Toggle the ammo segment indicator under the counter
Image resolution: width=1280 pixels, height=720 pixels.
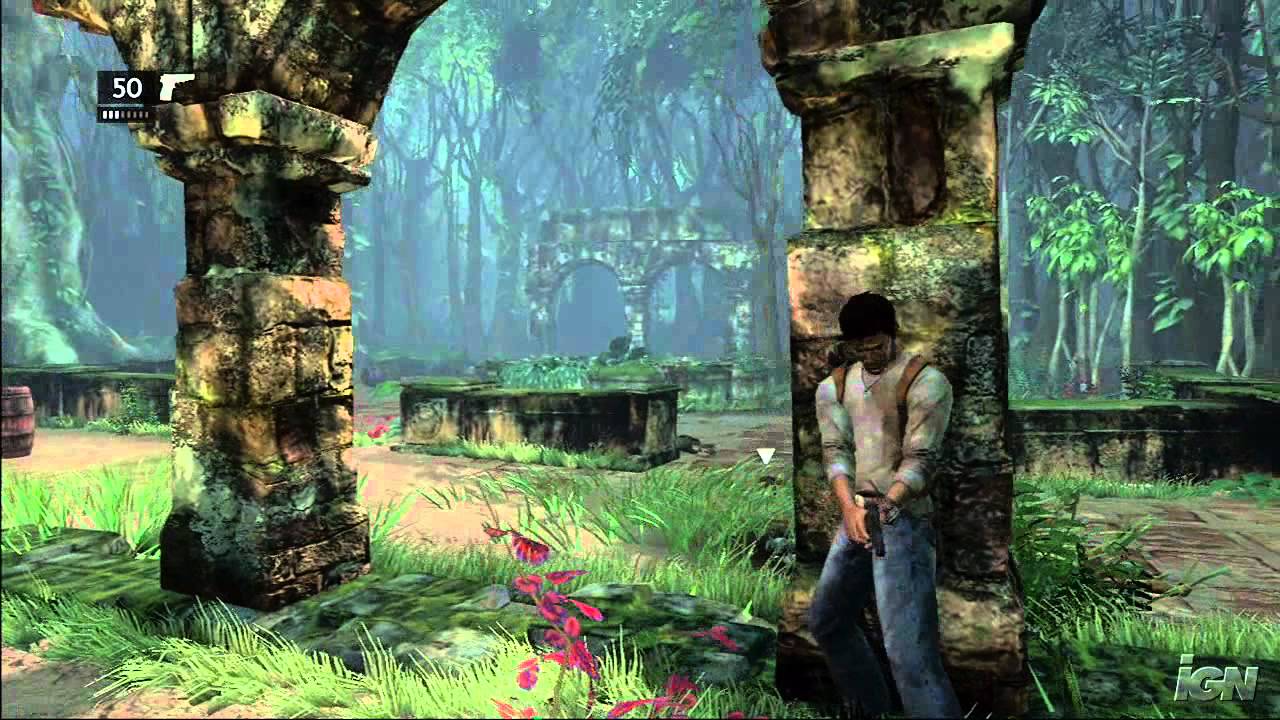125,114
